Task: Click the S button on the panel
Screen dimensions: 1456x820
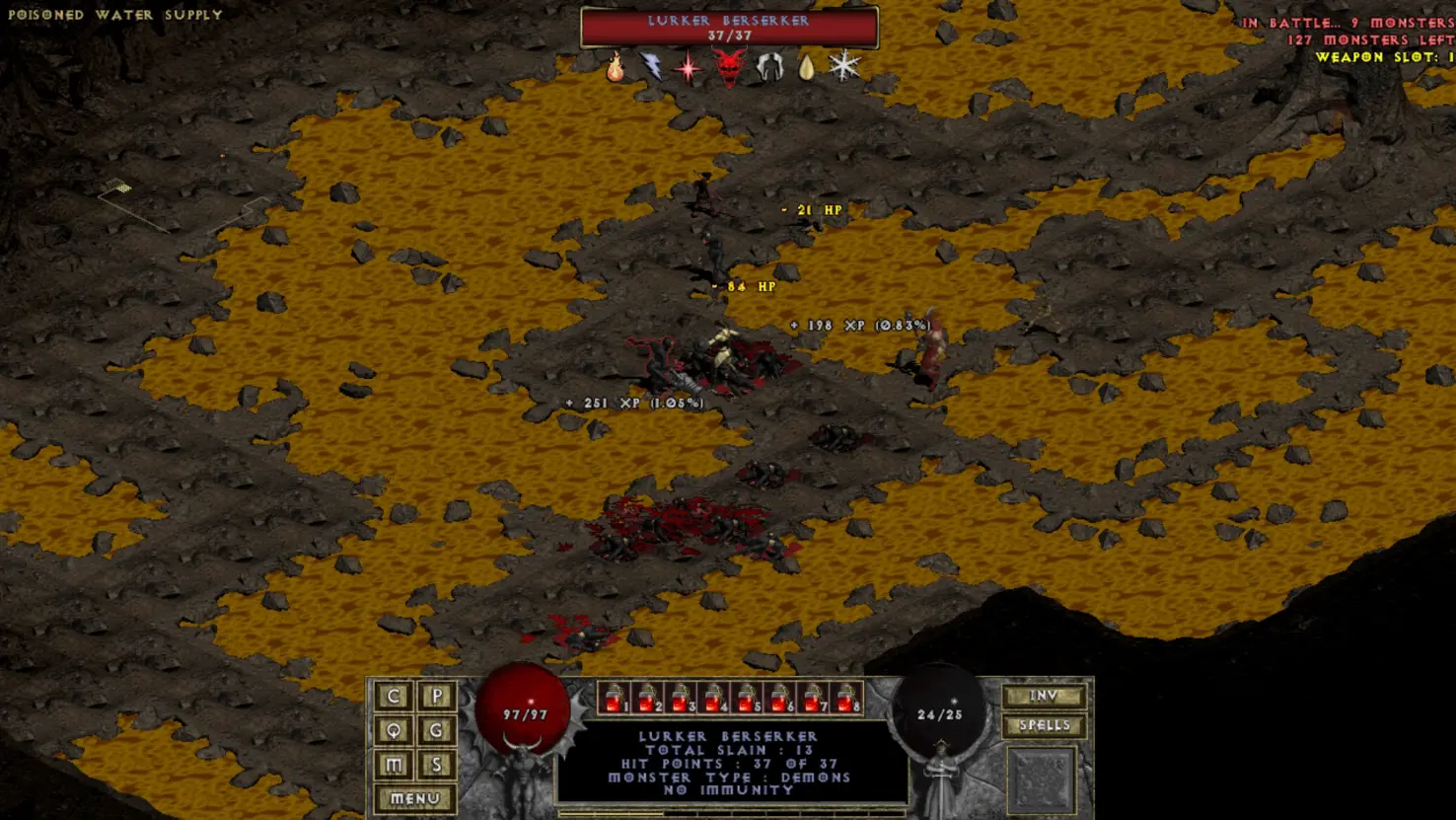Action: coord(437,765)
